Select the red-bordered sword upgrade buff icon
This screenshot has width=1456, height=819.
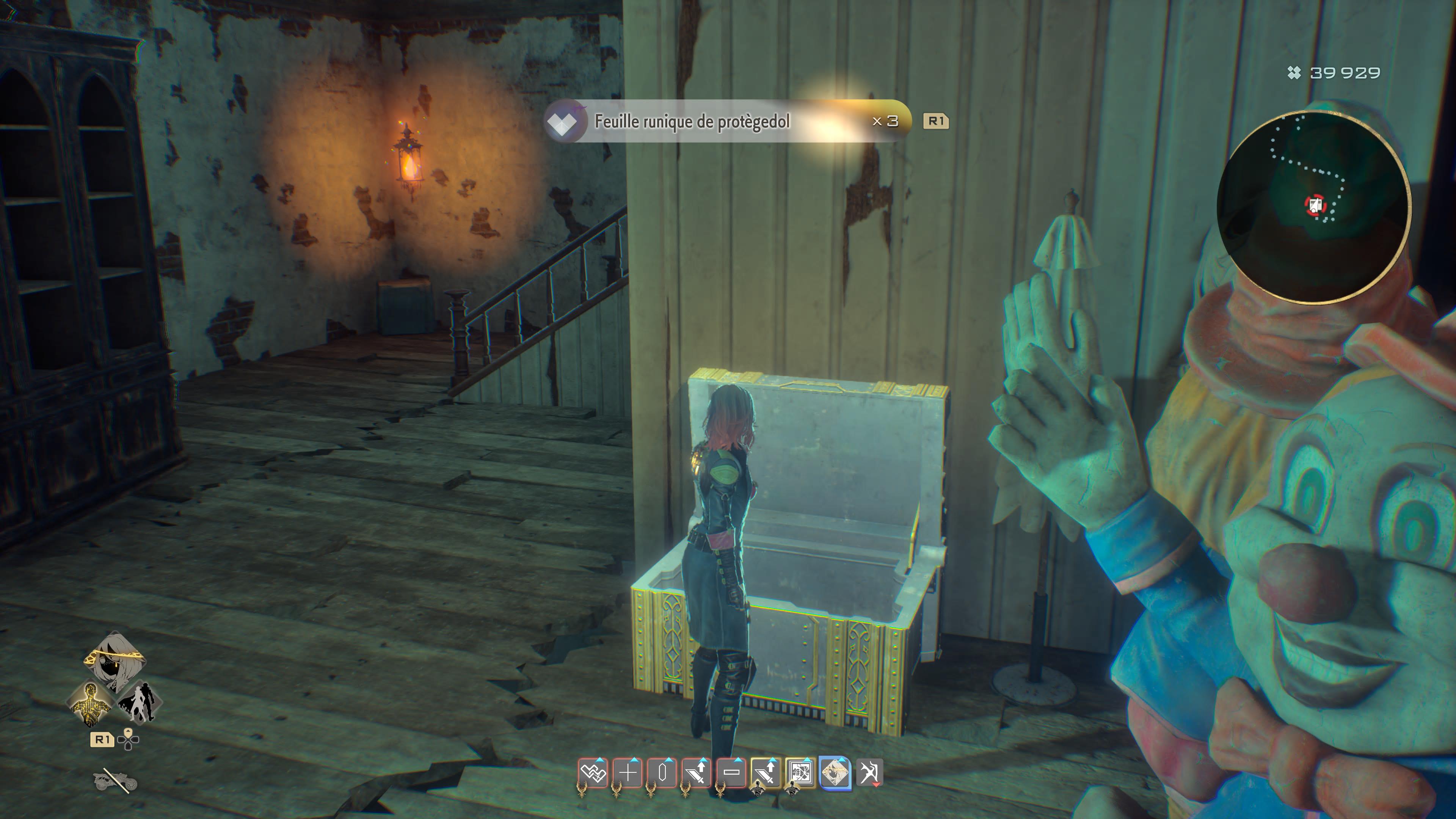(x=697, y=773)
